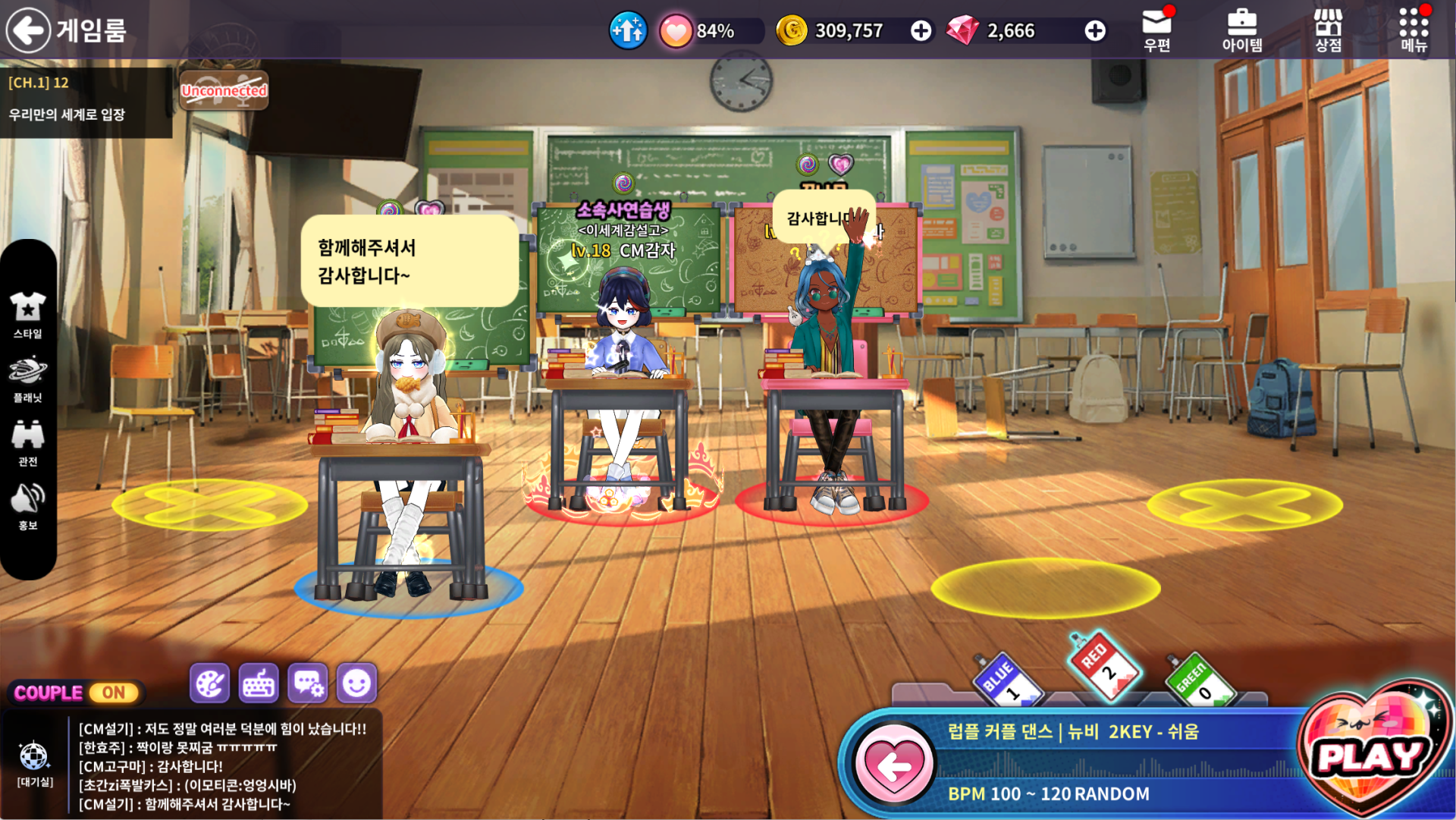Open the keyboard chat input button
The width and height of the screenshot is (1456, 820).
pos(259,684)
